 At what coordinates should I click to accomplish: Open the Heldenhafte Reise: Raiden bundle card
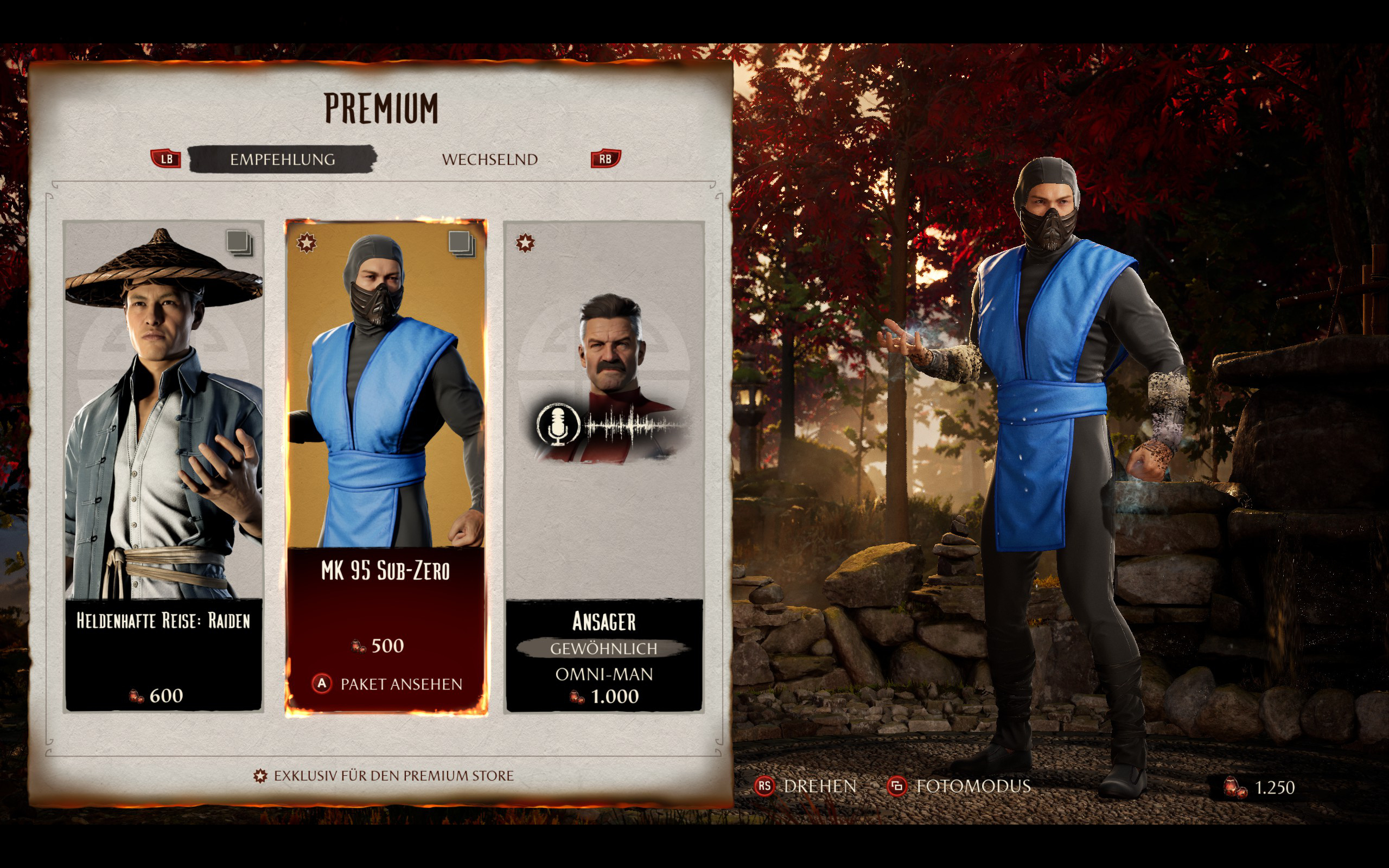pyautogui.click(x=163, y=466)
